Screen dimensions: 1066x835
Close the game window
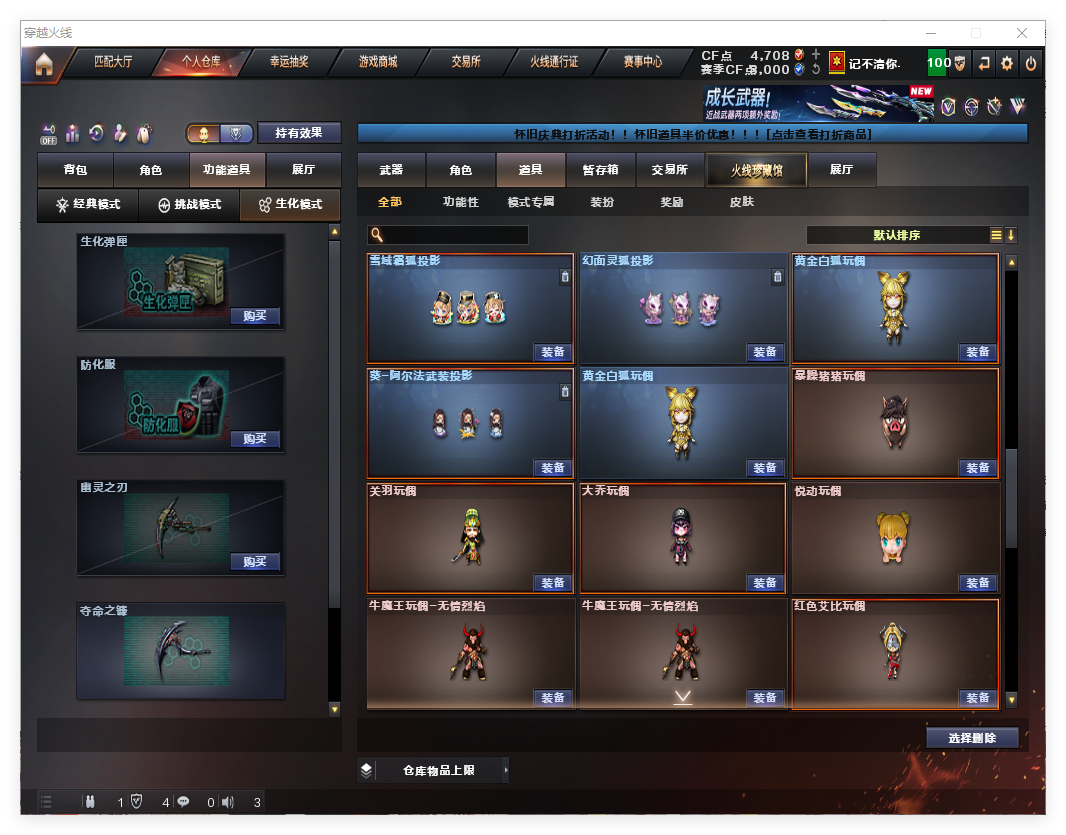[1022, 33]
